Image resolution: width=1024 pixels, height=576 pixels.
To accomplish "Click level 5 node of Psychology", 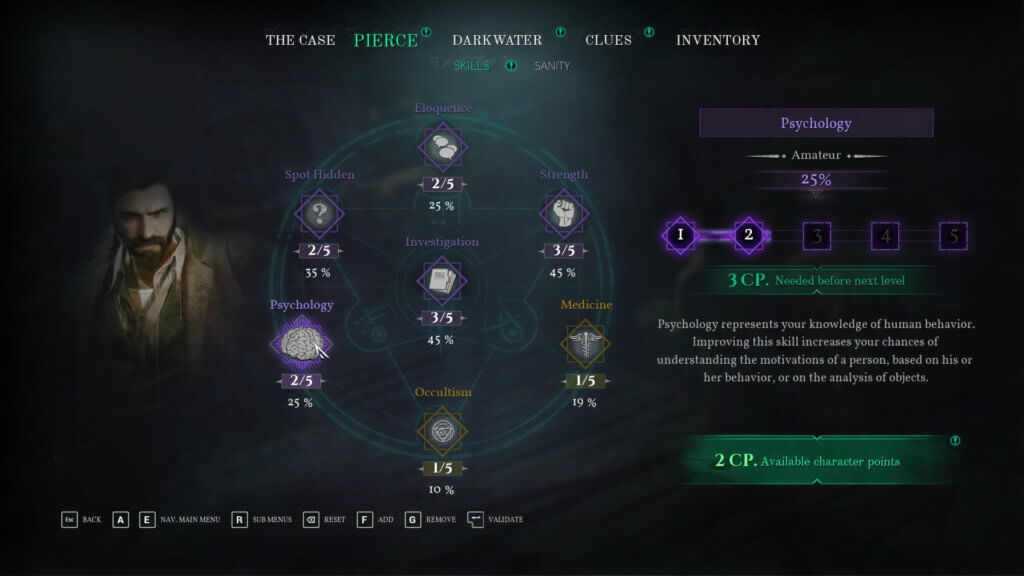I will click(953, 236).
